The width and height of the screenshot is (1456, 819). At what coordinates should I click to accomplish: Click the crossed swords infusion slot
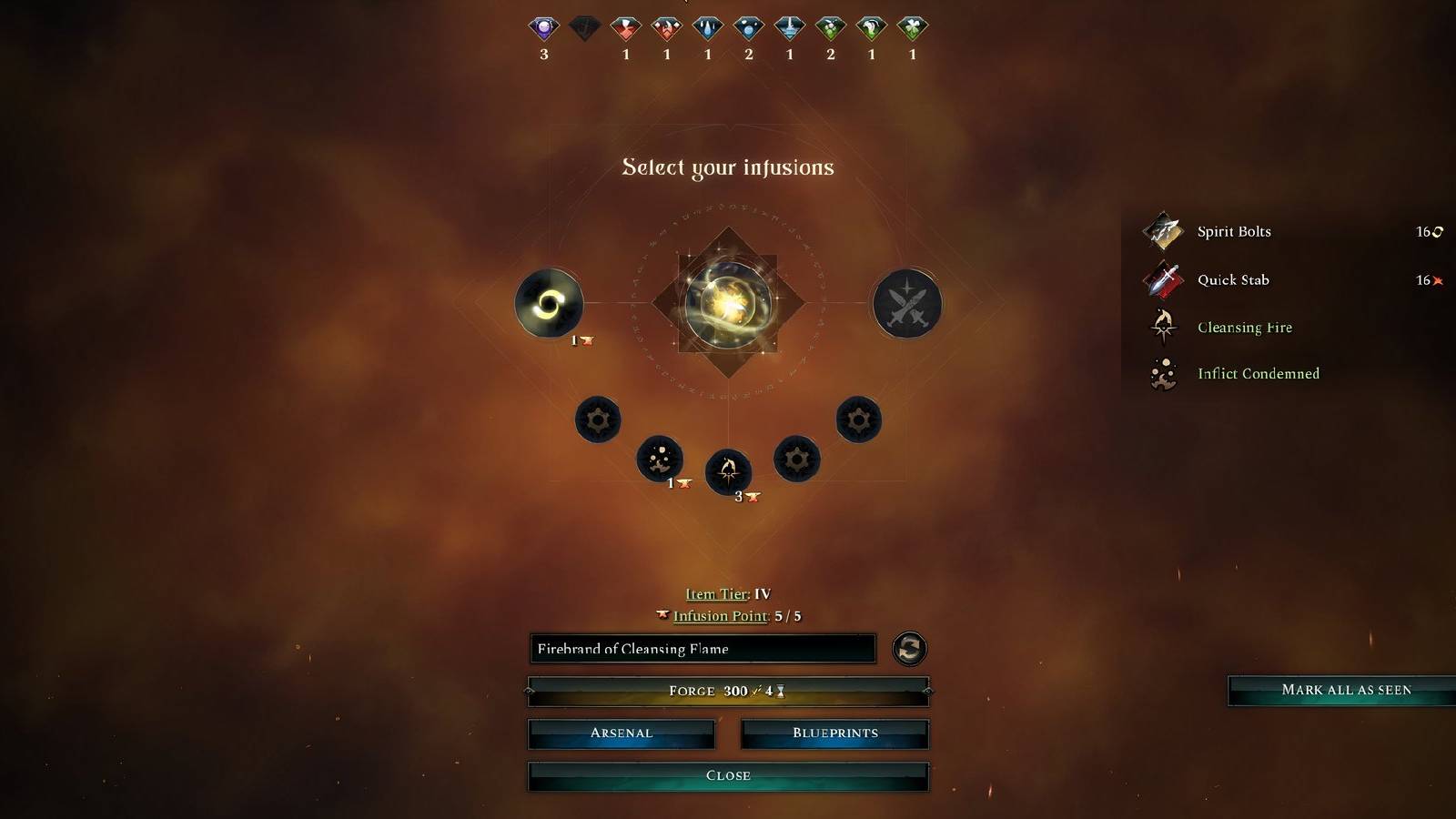coord(906,305)
